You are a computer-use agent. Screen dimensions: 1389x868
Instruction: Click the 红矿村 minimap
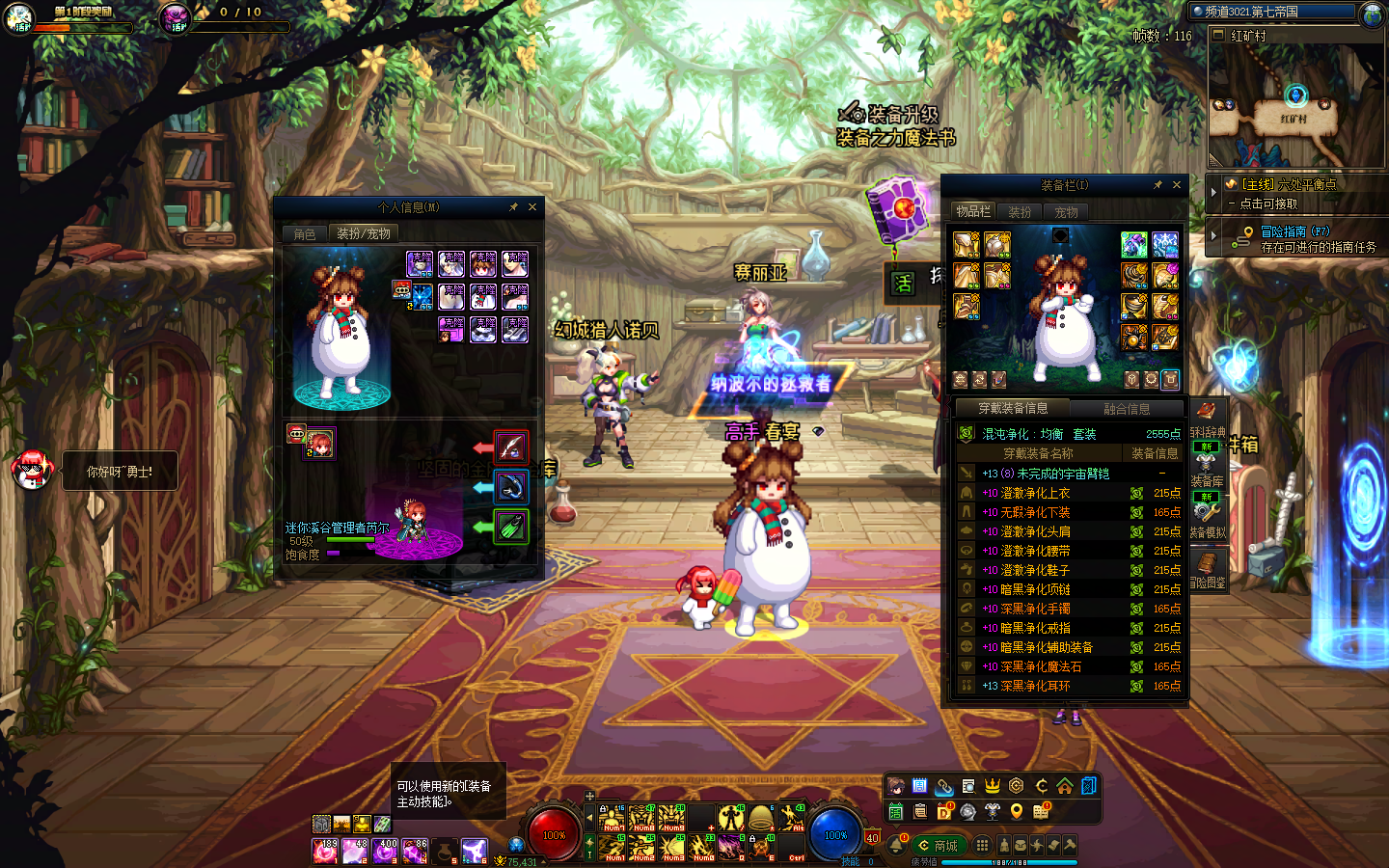[x=1295, y=106]
